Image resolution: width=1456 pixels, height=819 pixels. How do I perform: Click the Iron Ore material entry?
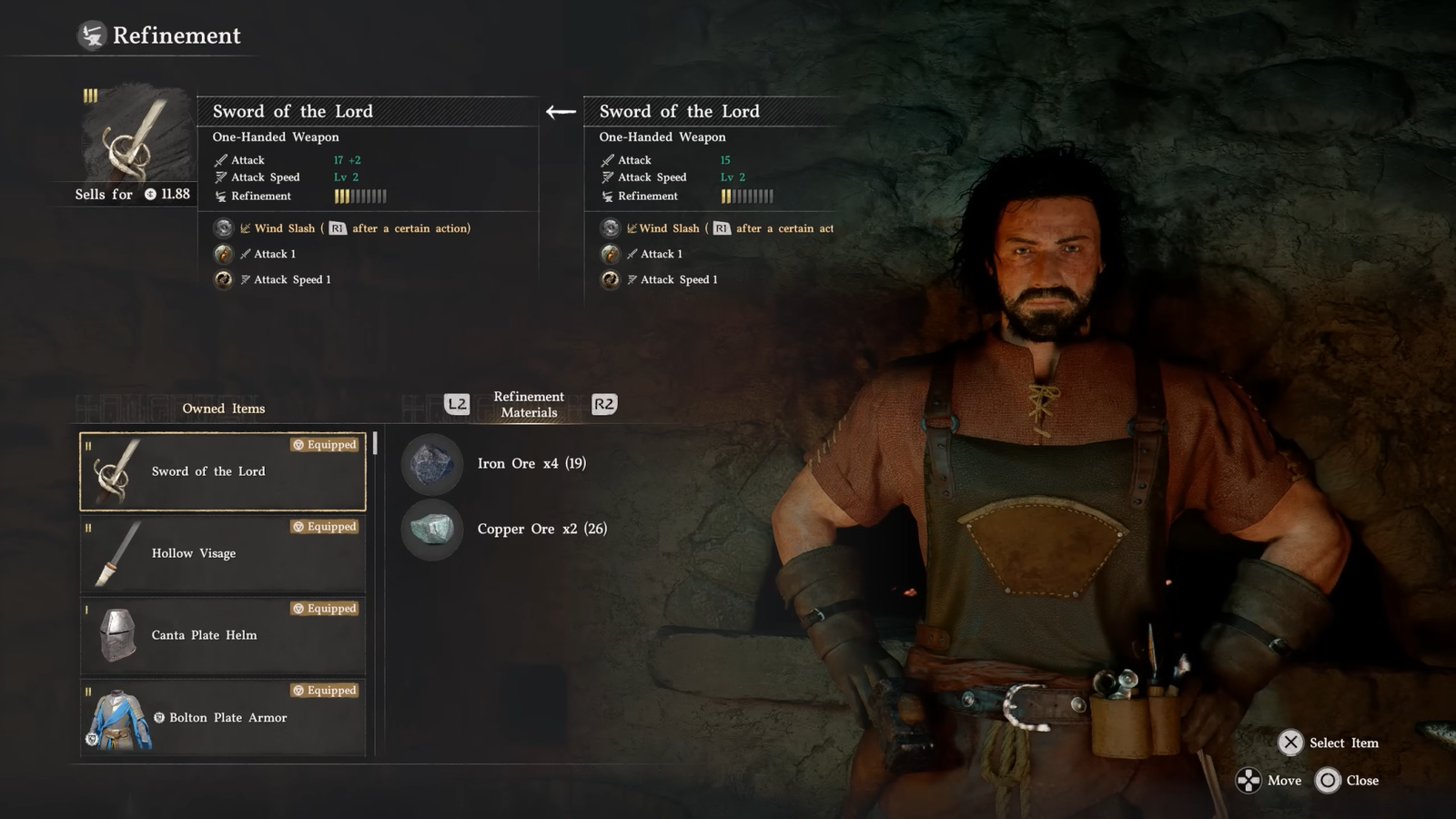tap(531, 463)
